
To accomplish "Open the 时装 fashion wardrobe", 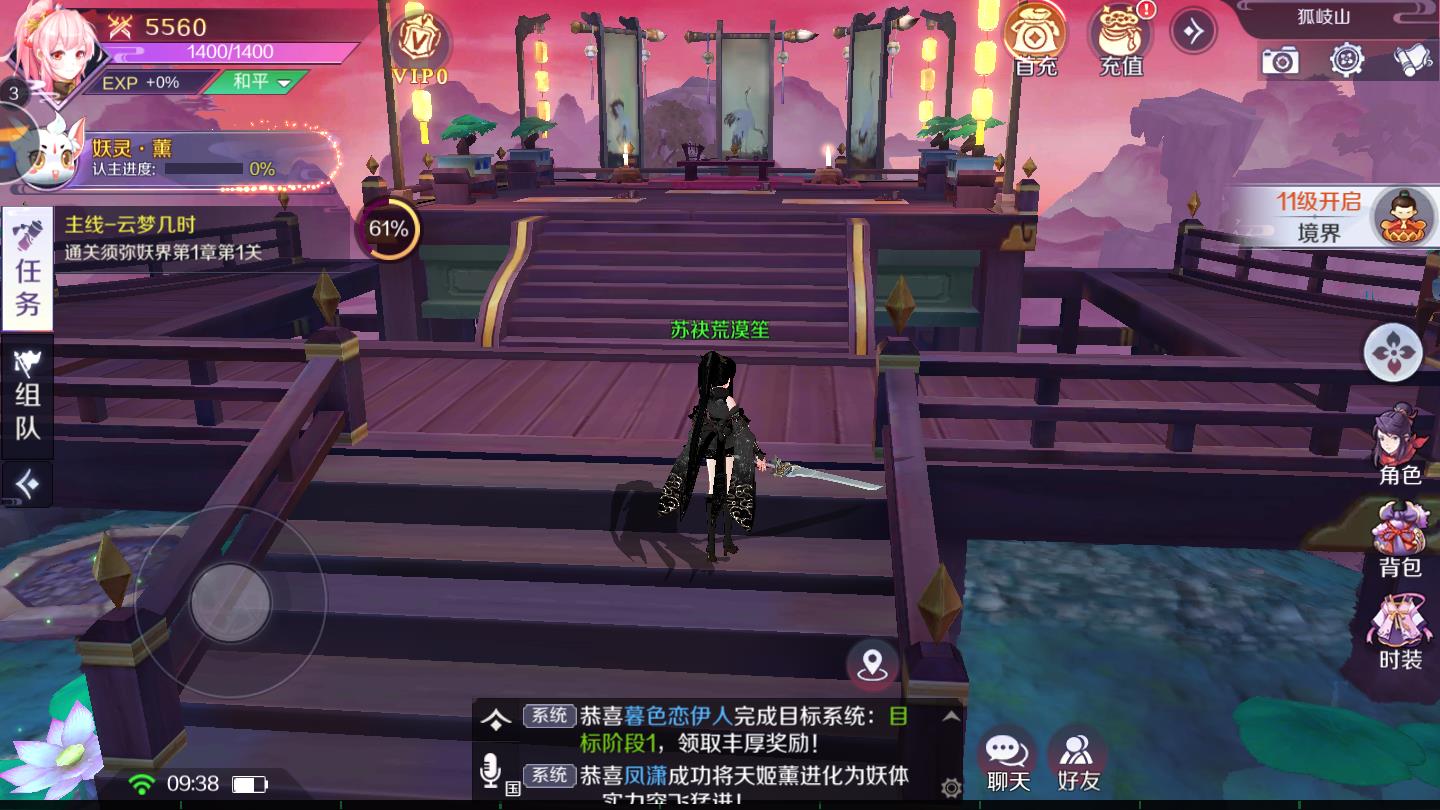I will pyautogui.click(x=1400, y=630).
